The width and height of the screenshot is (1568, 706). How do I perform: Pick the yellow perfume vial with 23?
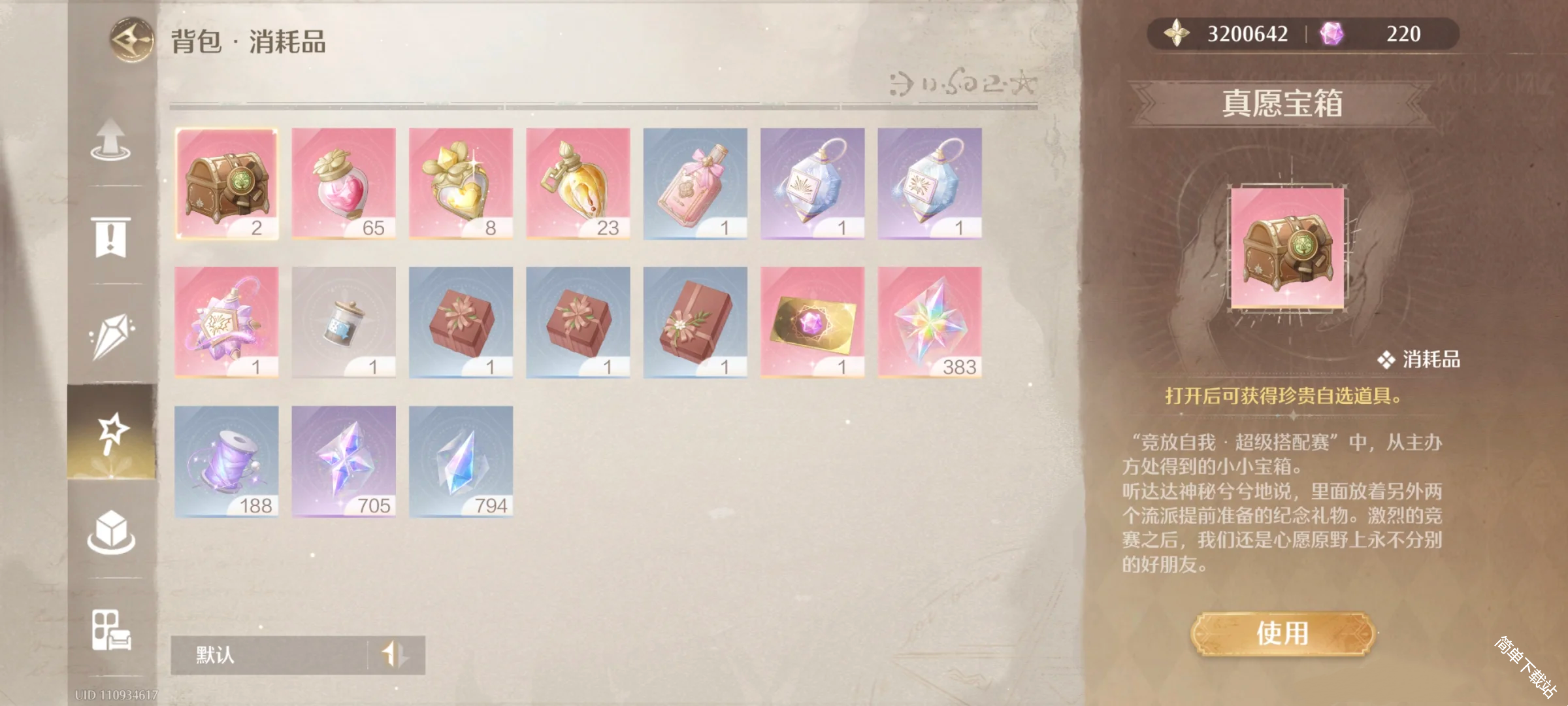(x=578, y=184)
